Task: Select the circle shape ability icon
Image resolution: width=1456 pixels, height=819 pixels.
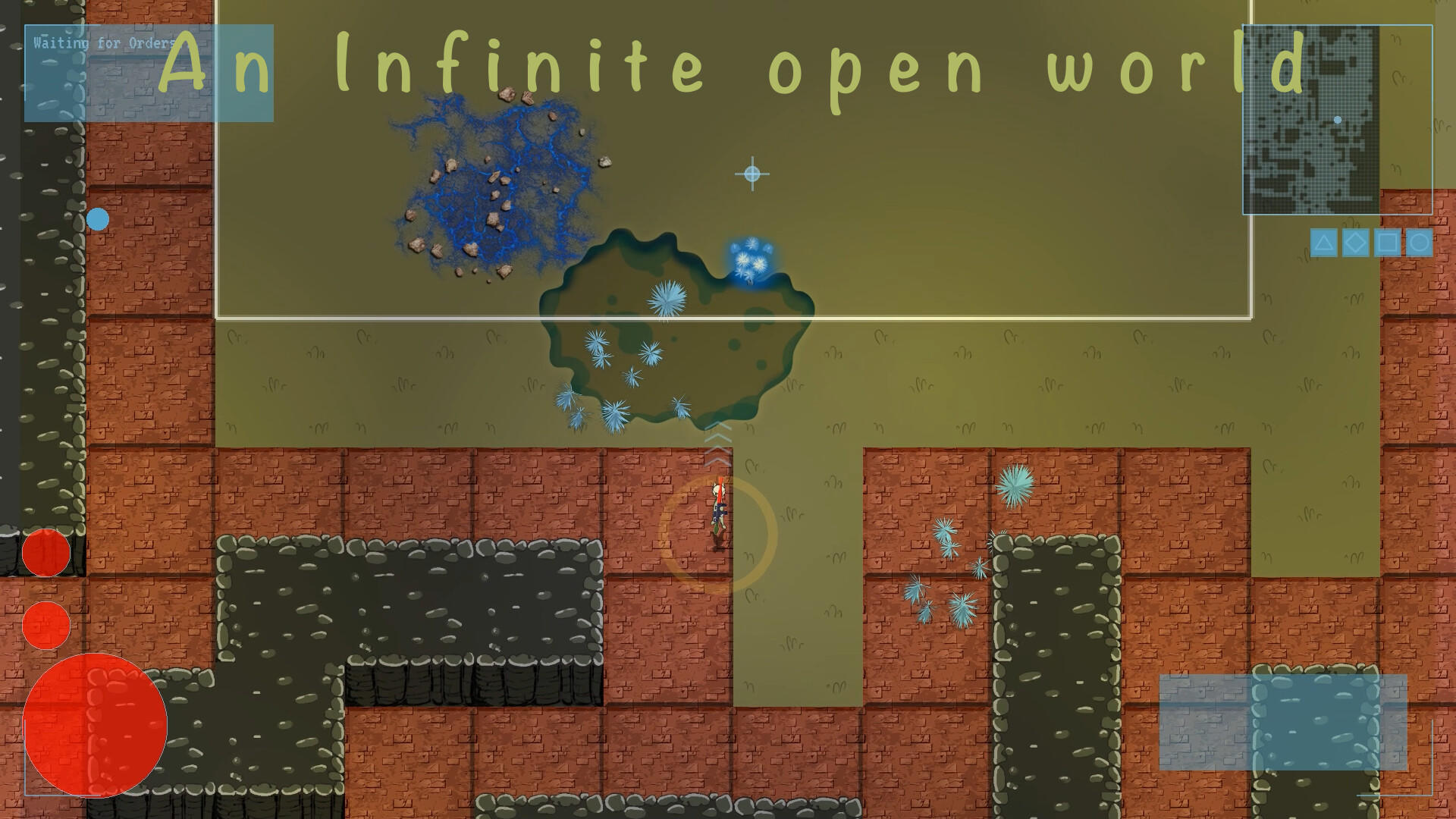Action: click(x=1419, y=243)
